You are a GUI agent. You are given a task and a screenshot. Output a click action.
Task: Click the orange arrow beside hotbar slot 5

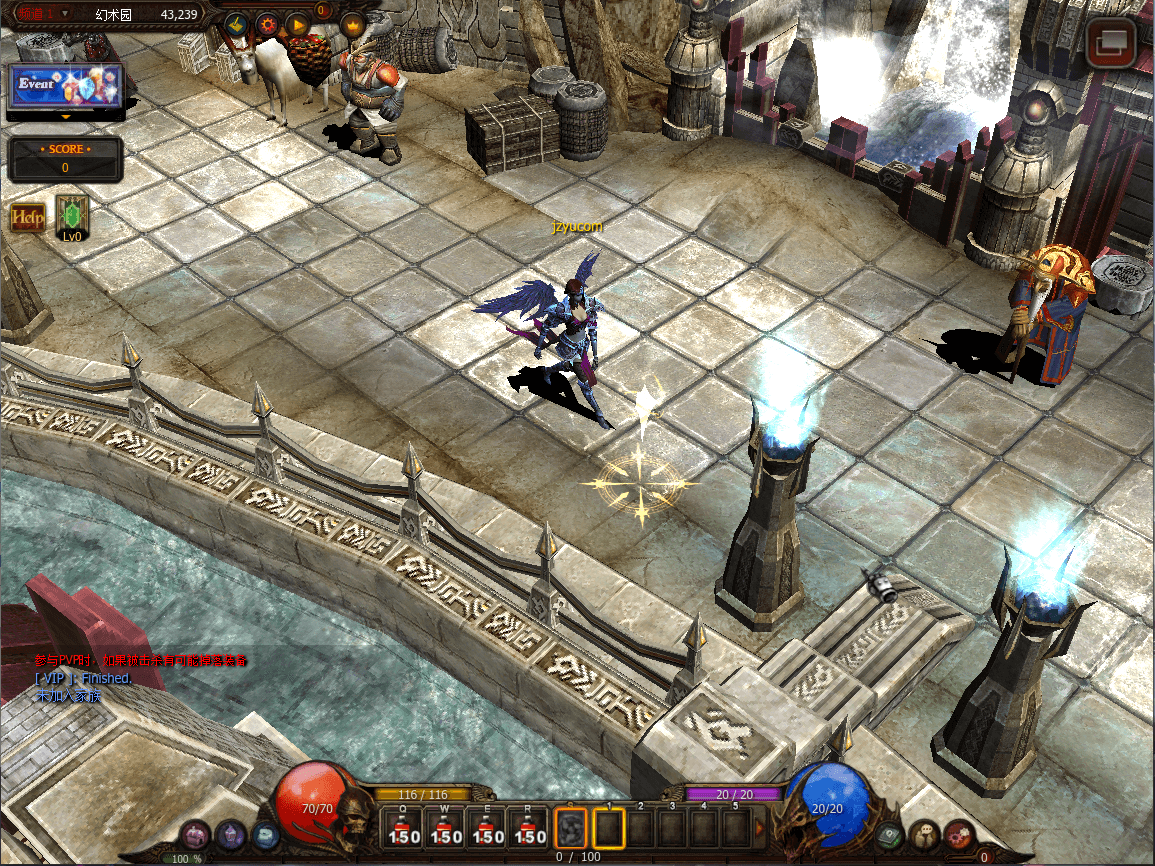tap(759, 828)
